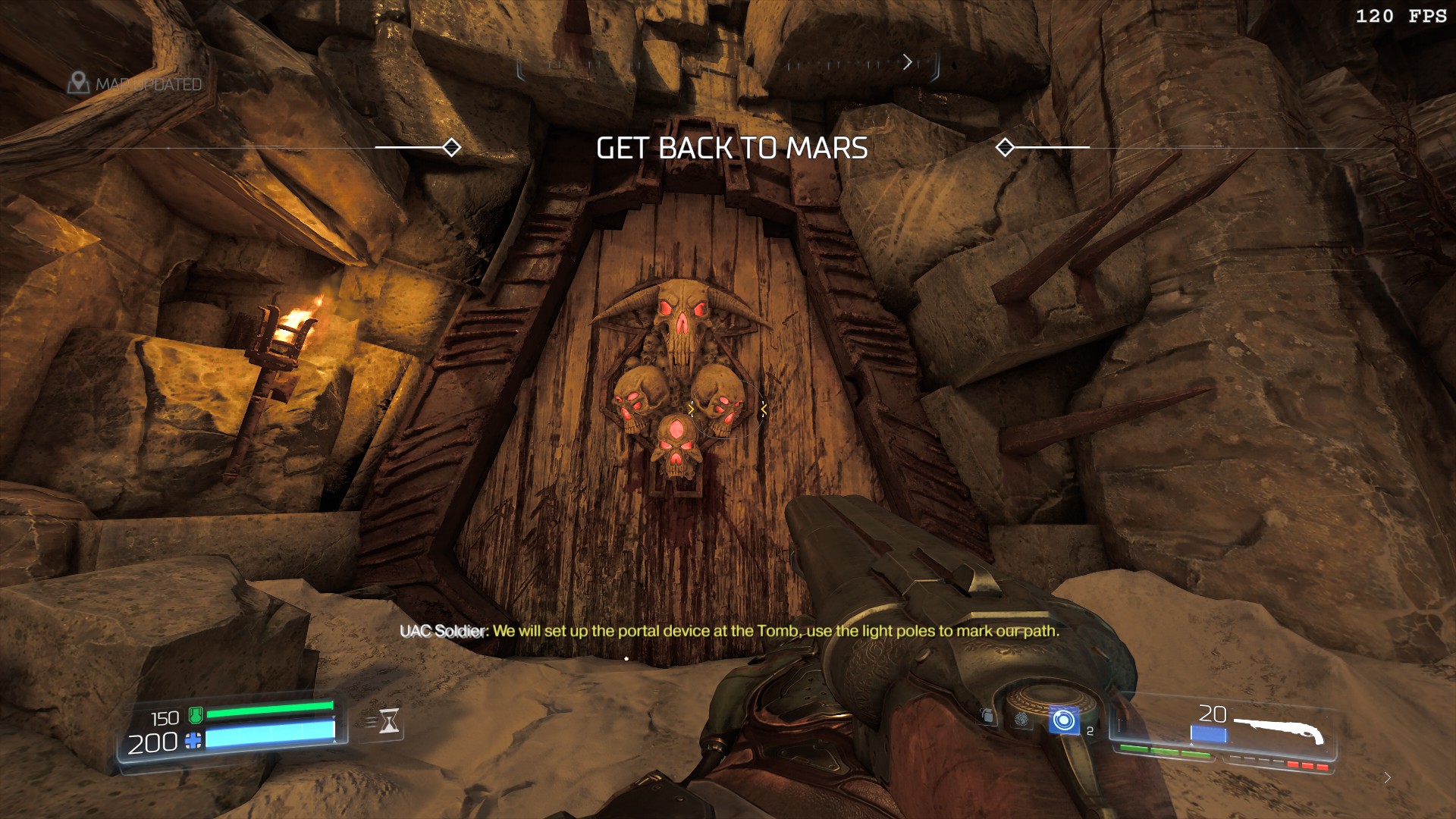Click the hourglass status icon
Image resolution: width=1456 pixels, height=819 pixels.
[389, 721]
